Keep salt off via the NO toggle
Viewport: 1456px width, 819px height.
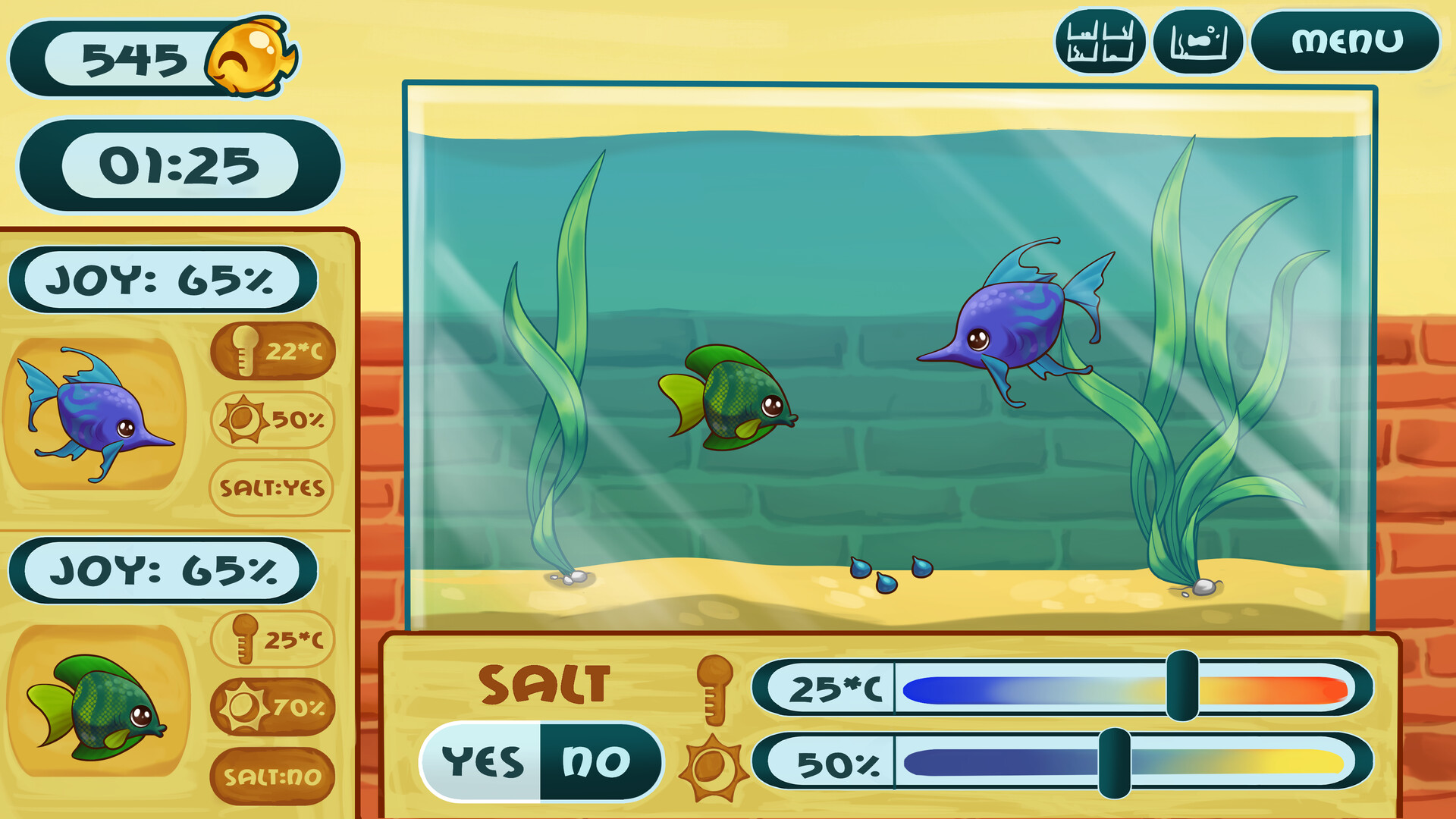pyautogui.click(x=596, y=761)
